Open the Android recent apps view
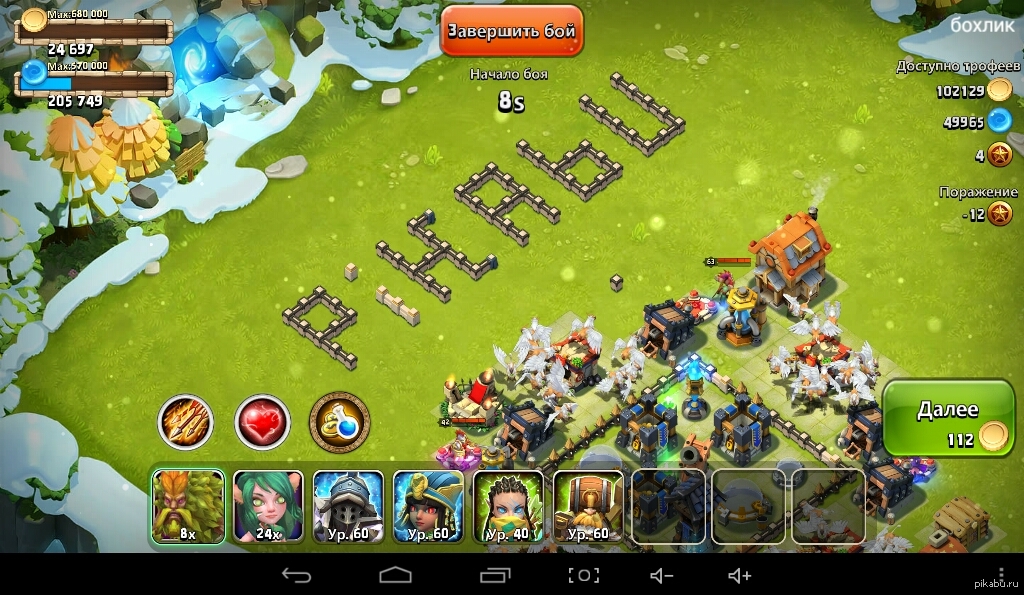Screen dimensions: 1024x595 pyautogui.click(x=495, y=575)
